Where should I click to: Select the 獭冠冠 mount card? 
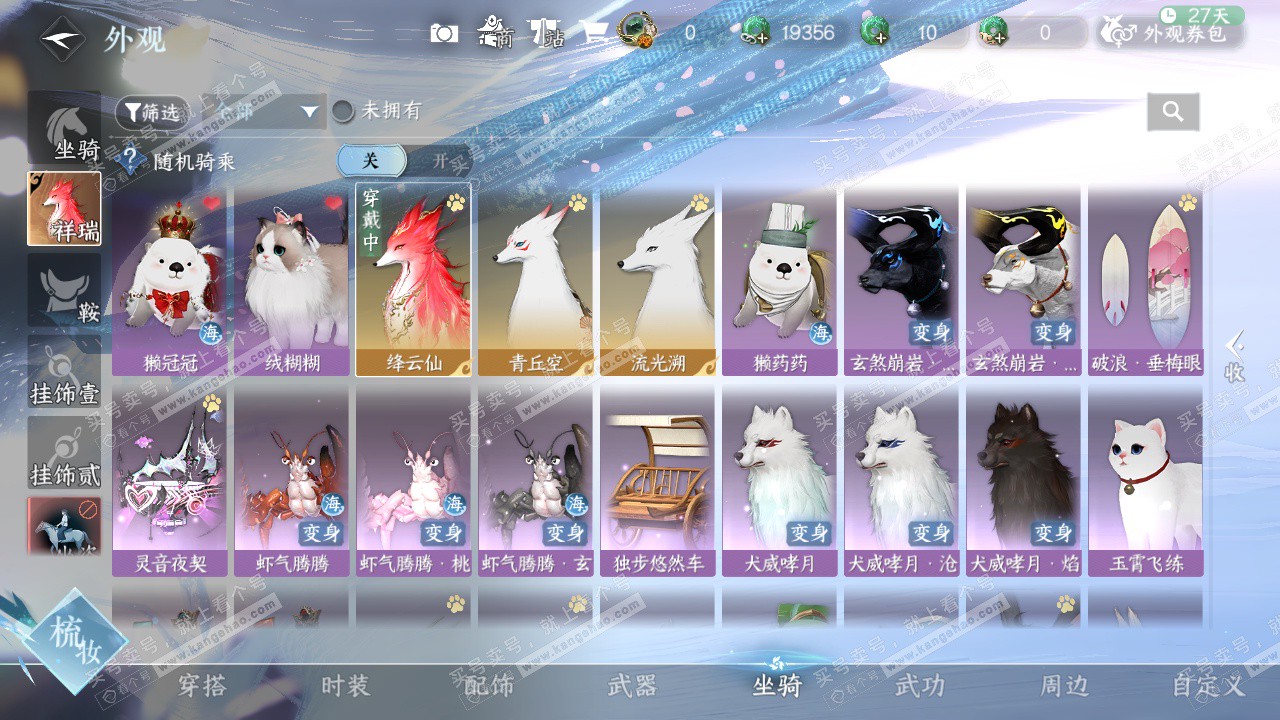168,280
